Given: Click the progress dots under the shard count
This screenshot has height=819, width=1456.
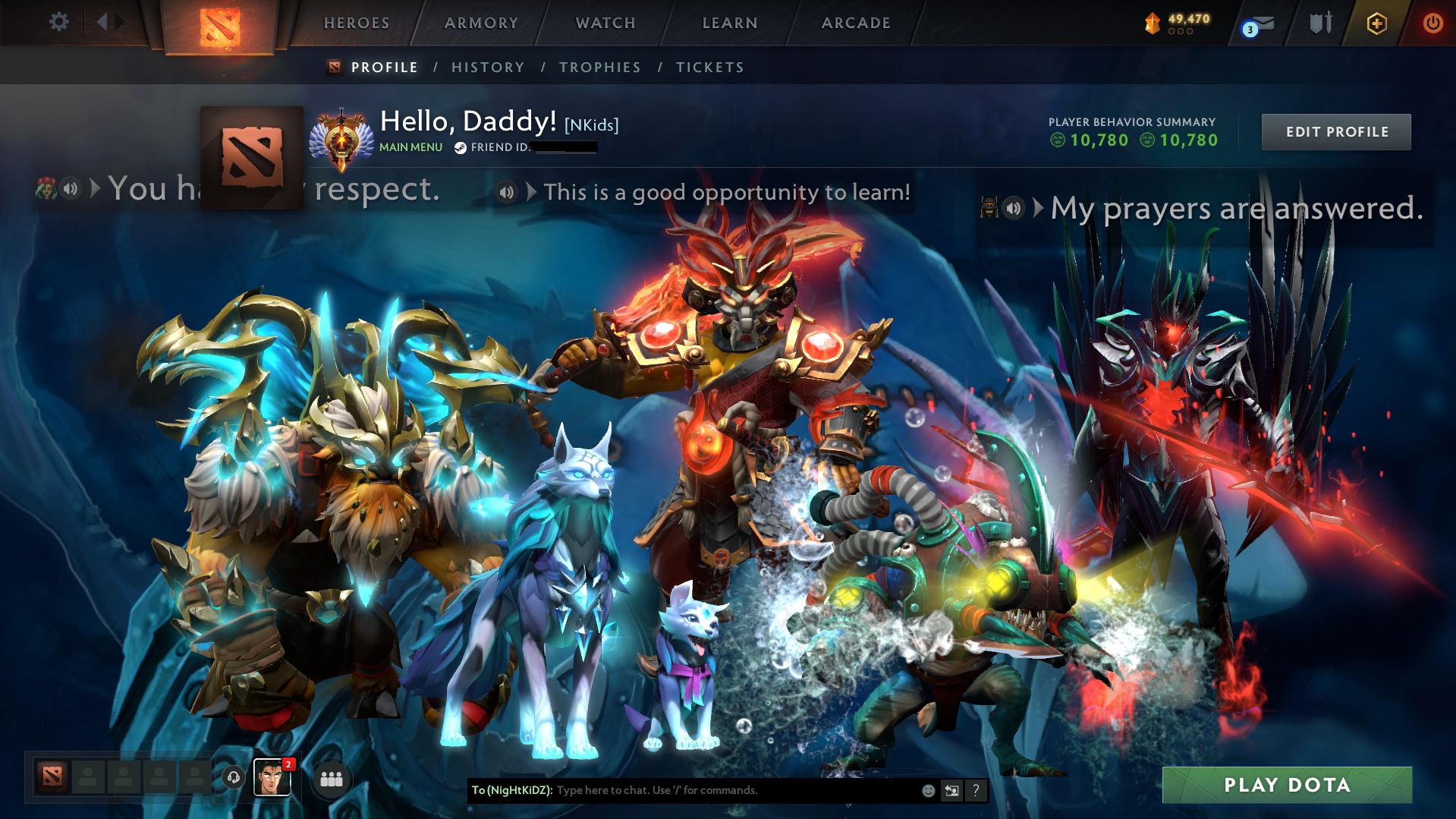Looking at the screenshot, I should (1179, 32).
